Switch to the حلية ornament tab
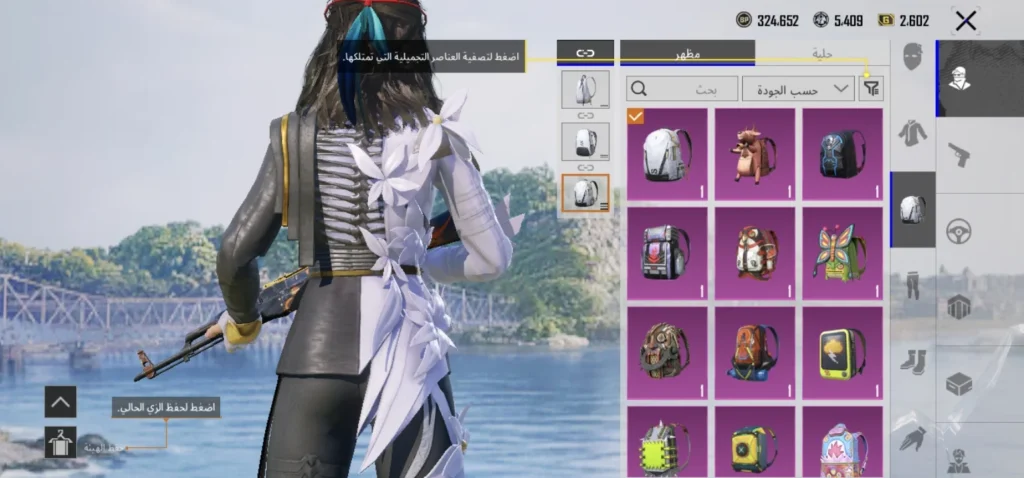Image resolution: width=1024 pixels, height=478 pixels. 822,52
